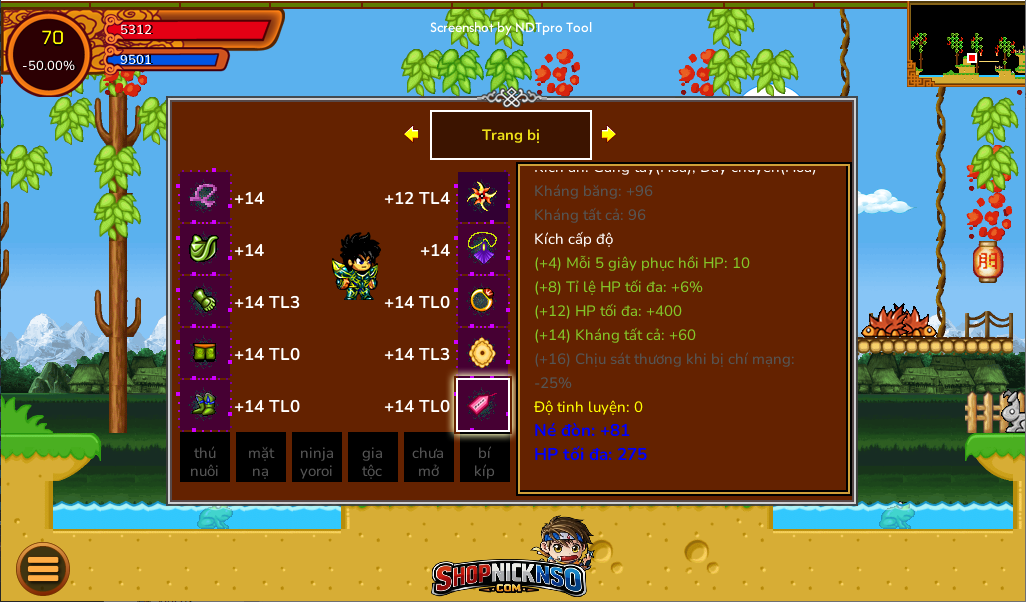Open the mặt nạ mask slot
Image resolution: width=1026 pixels, height=602 pixels.
point(261,458)
